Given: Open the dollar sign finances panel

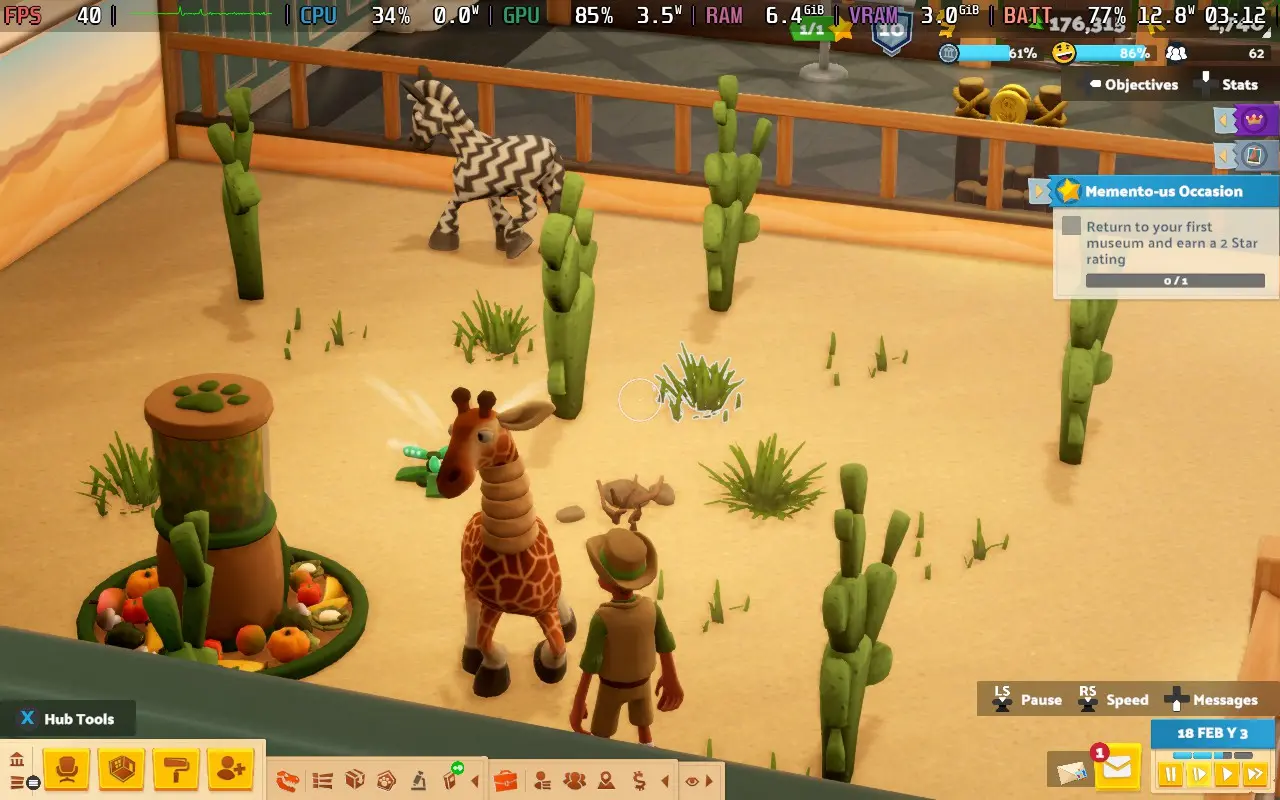Looking at the screenshot, I should [639, 780].
